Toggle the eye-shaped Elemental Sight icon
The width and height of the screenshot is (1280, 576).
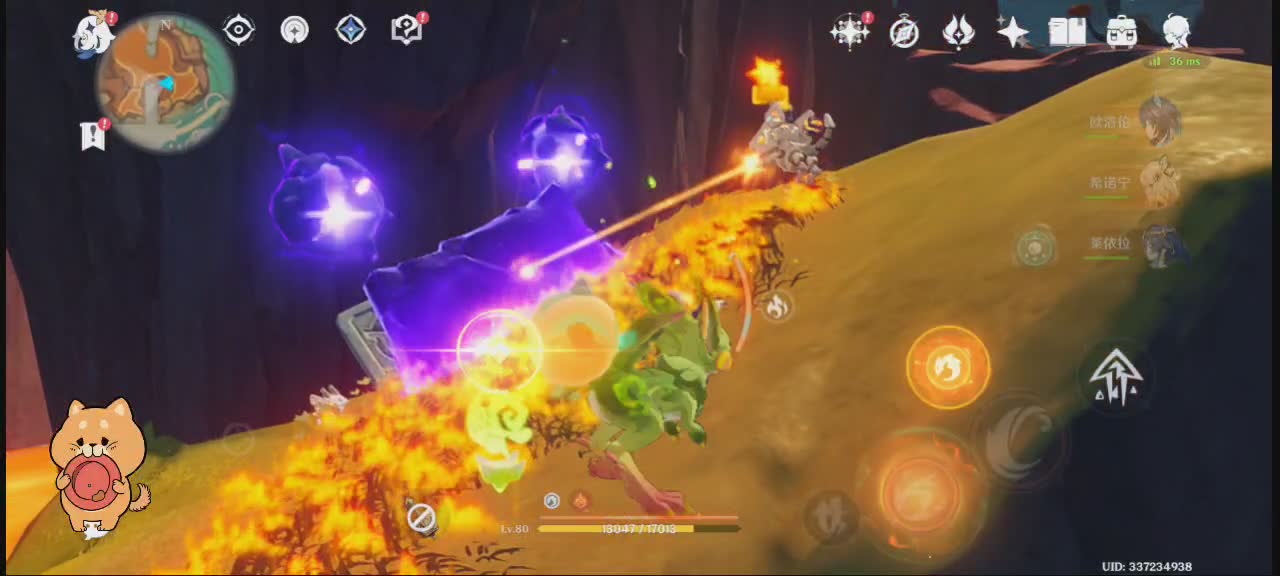click(x=238, y=30)
